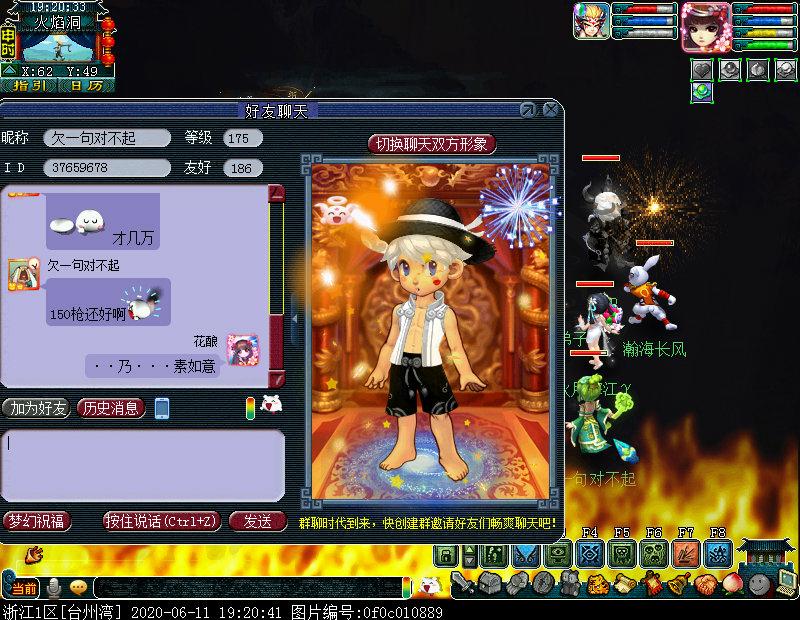This screenshot has width=800, height=620.
Task: Open the emoticon picker mascot icon
Action: [270, 405]
